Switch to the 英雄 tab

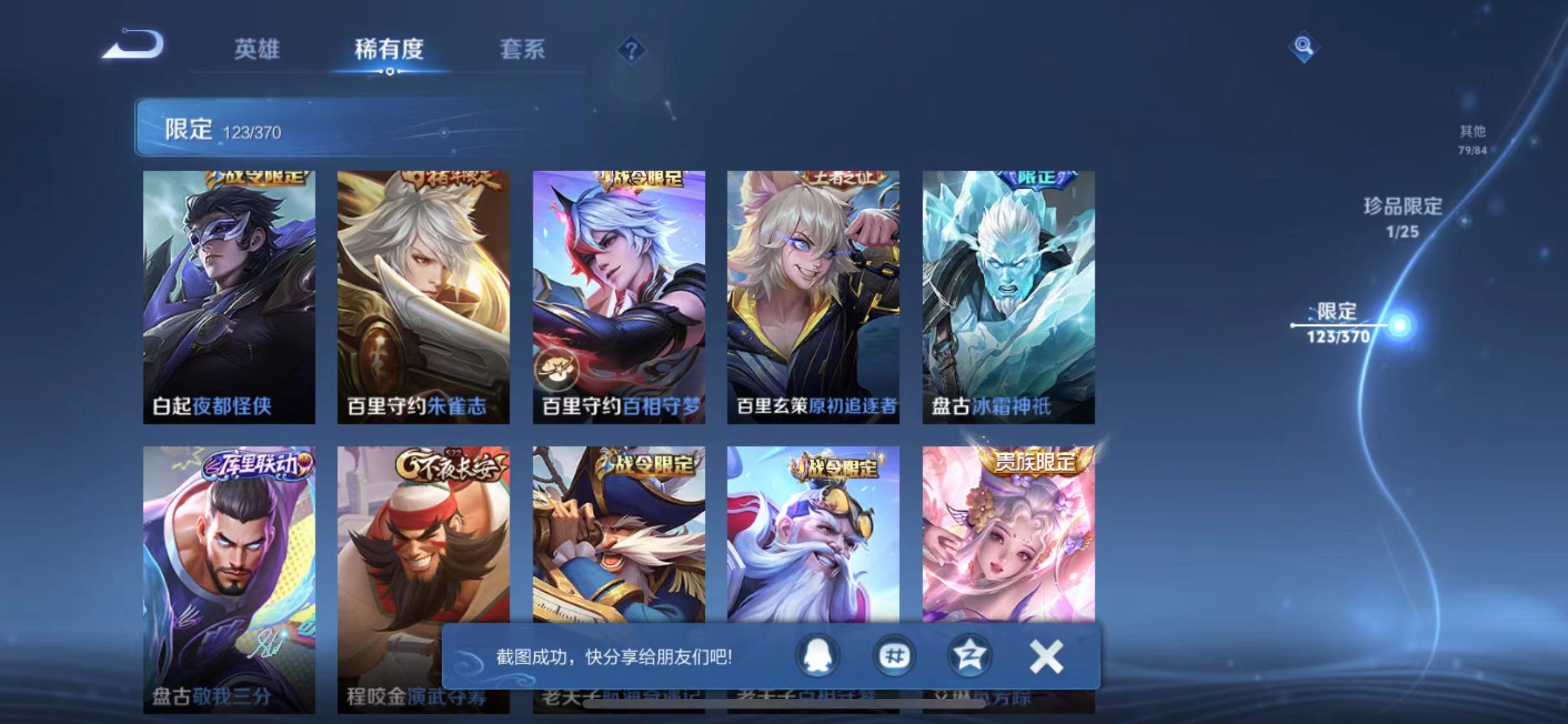click(x=257, y=50)
